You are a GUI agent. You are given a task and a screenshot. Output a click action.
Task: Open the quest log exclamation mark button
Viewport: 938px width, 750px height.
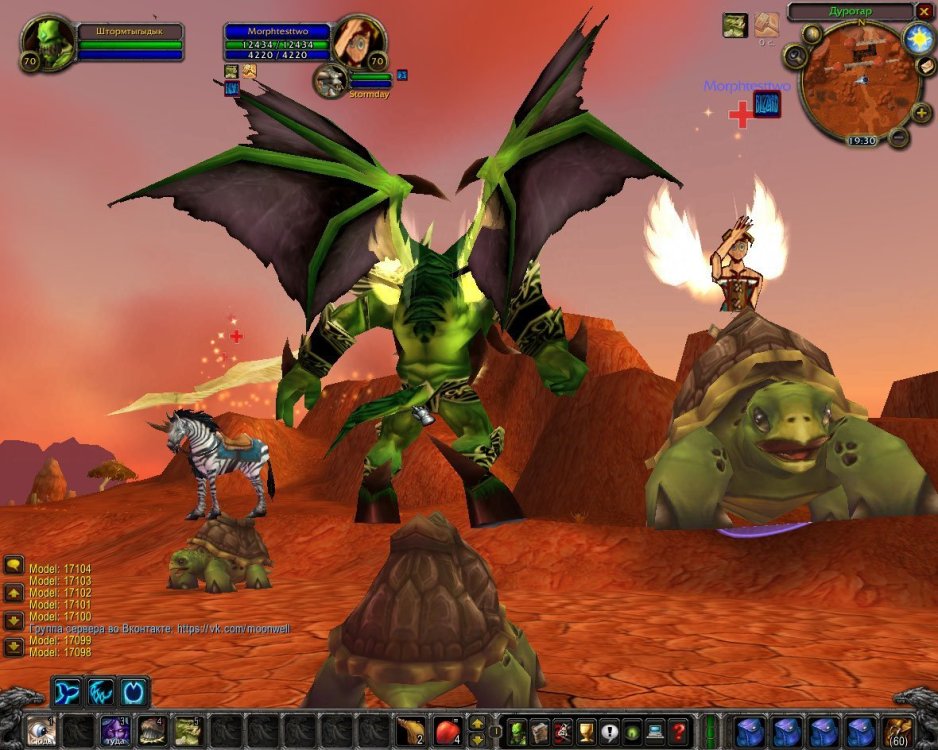click(x=610, y=731)
